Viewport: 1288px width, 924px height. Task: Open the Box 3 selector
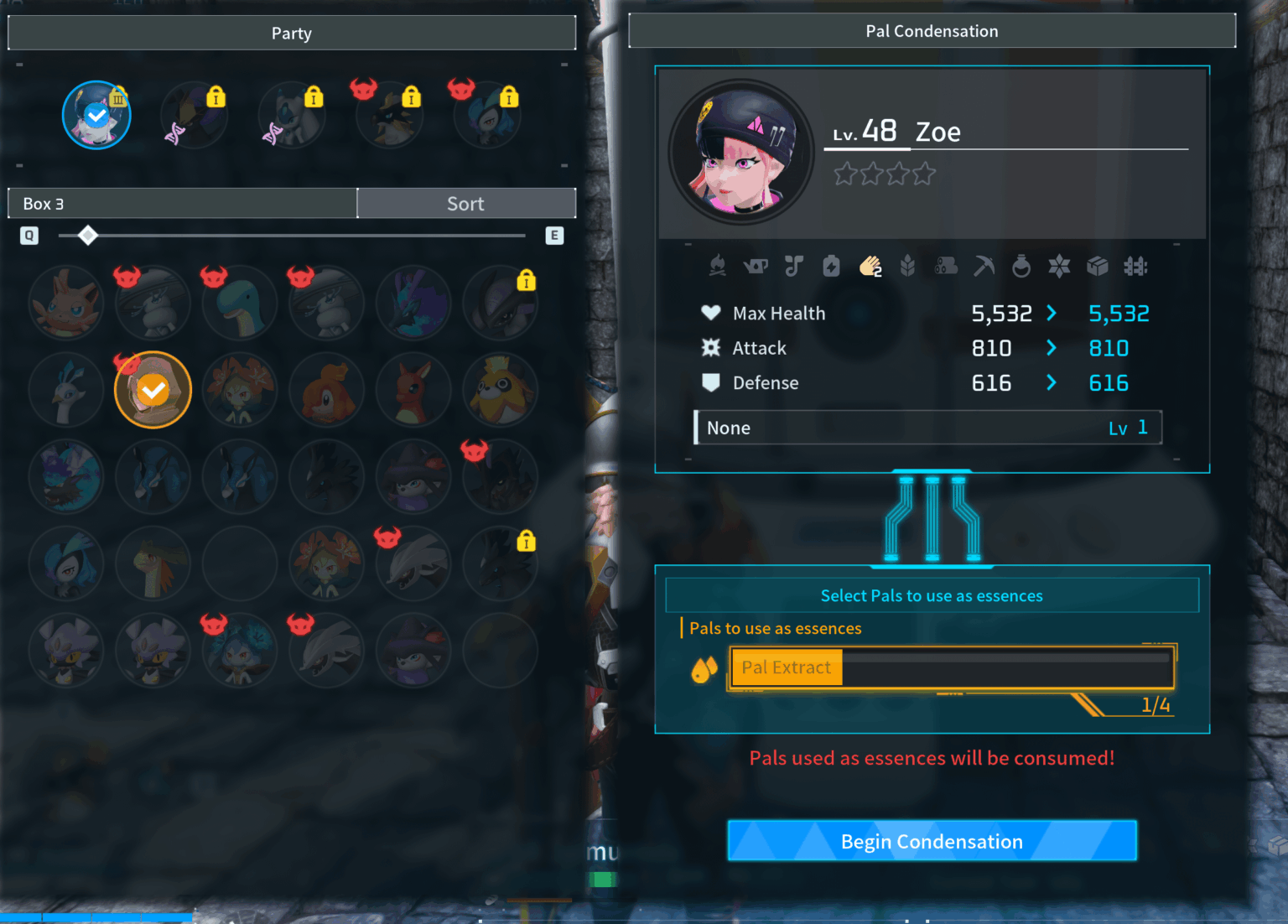click(x=182, y=203)
